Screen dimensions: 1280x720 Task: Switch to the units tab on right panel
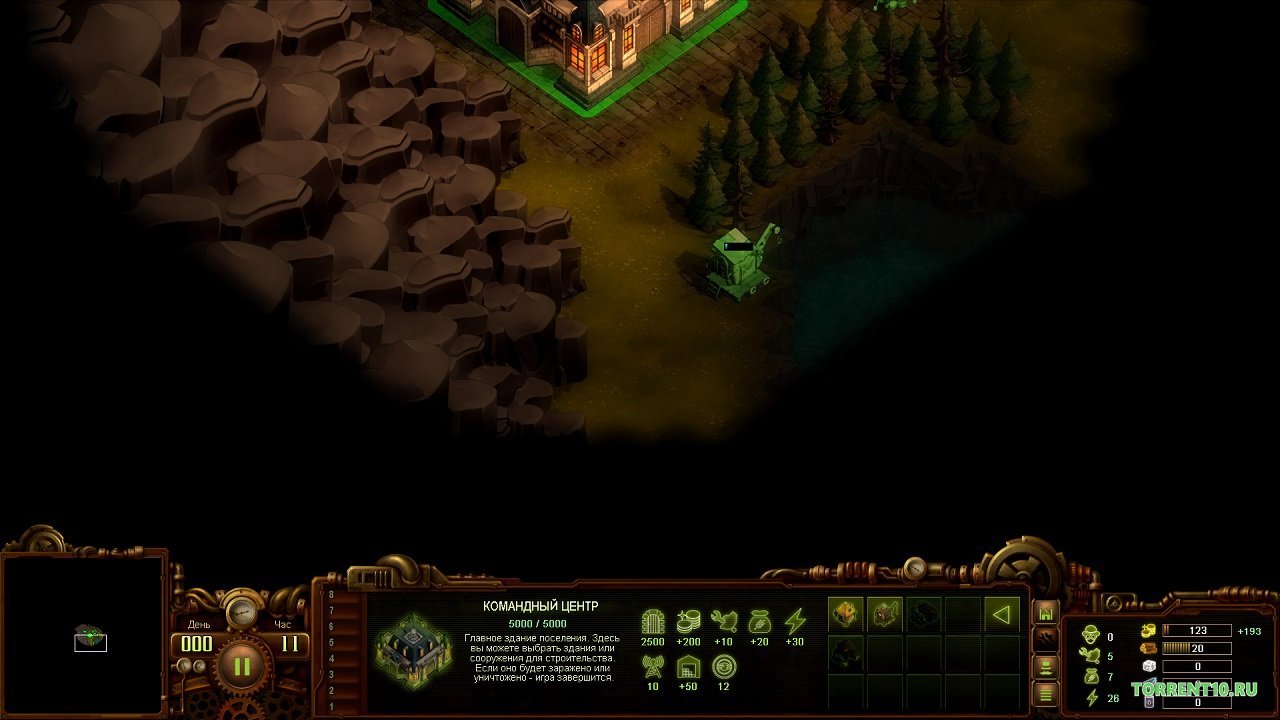(1045, 669)
